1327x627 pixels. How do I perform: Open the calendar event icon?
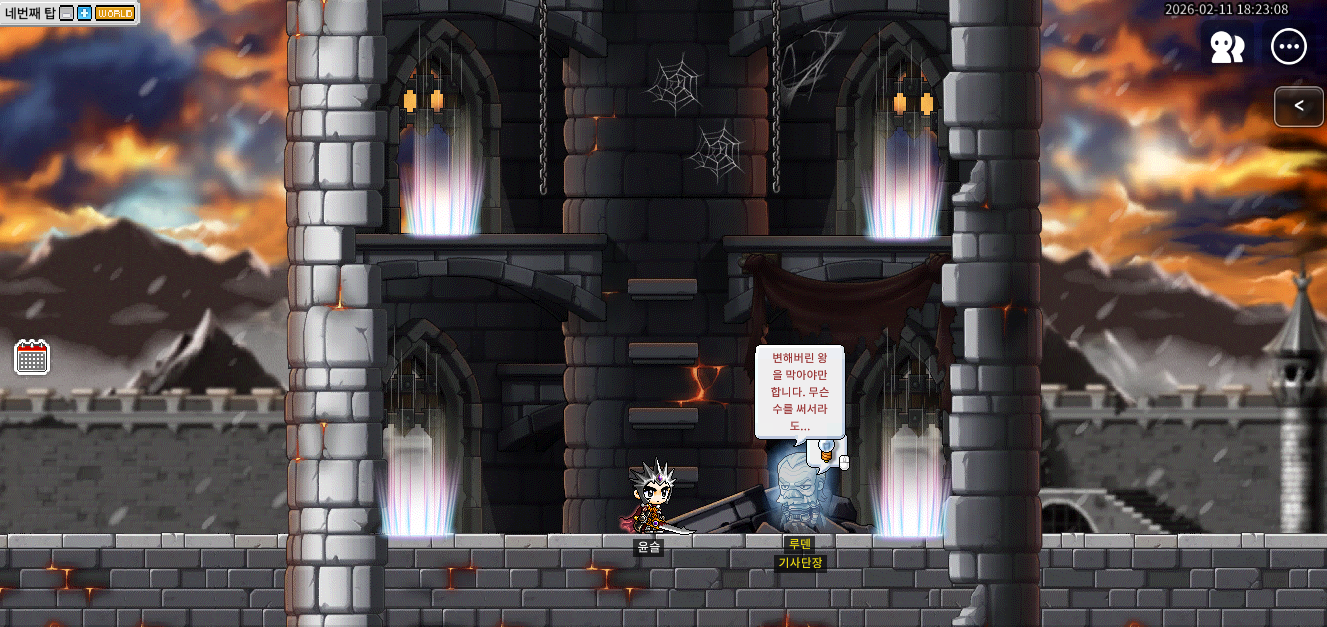point(32,357)
